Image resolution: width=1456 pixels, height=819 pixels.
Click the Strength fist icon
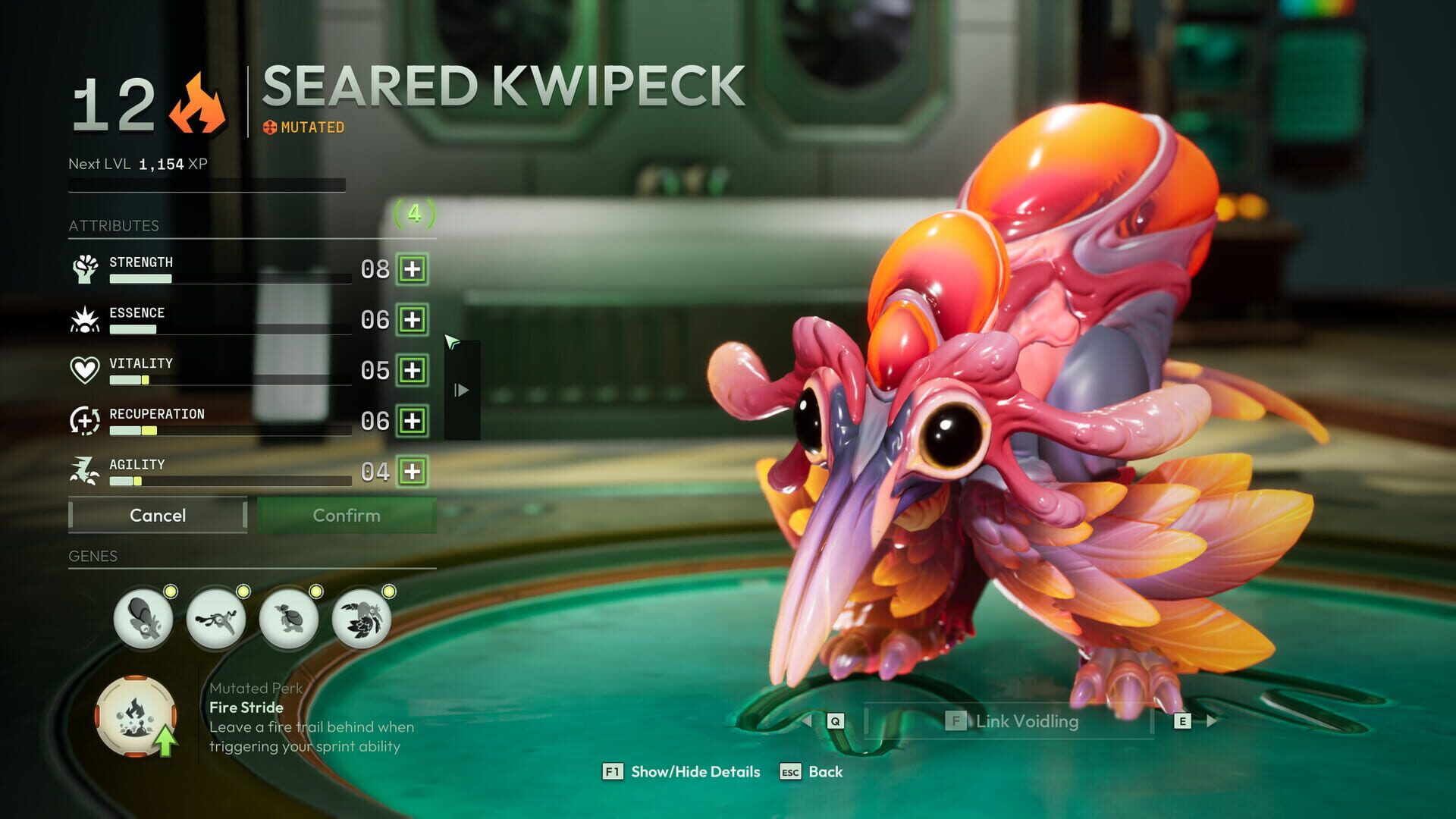pos(86,270)
